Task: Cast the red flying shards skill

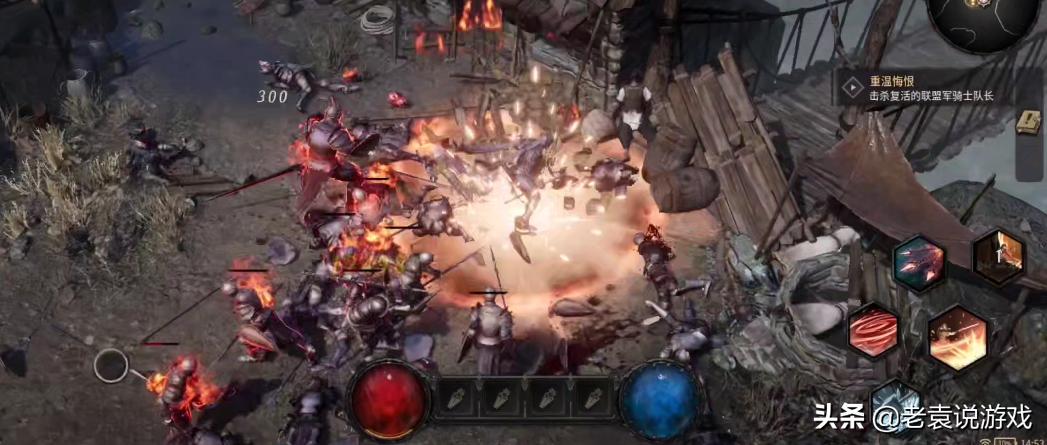Action: coord(918,262)
